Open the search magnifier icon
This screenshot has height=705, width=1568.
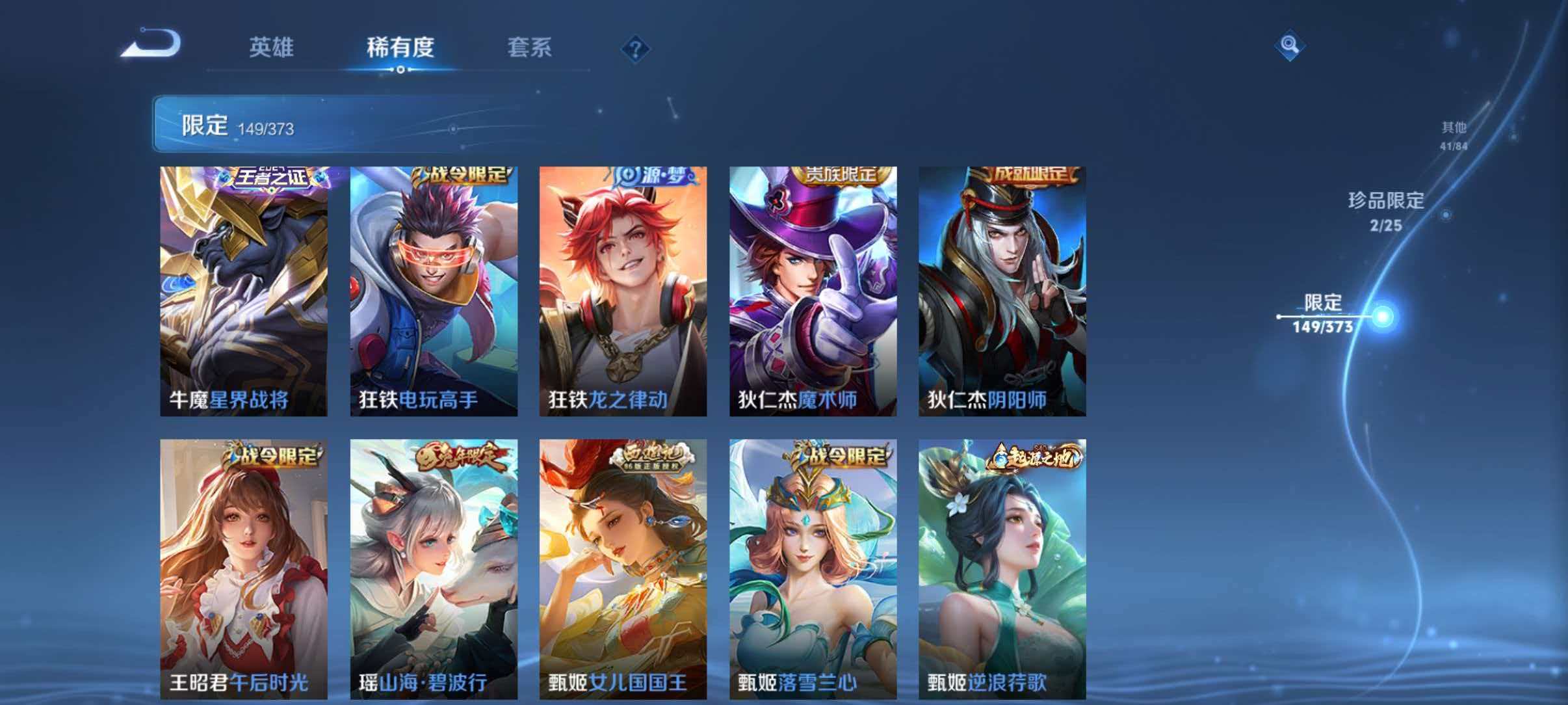pyautogui.click(x=1290, y=46)
